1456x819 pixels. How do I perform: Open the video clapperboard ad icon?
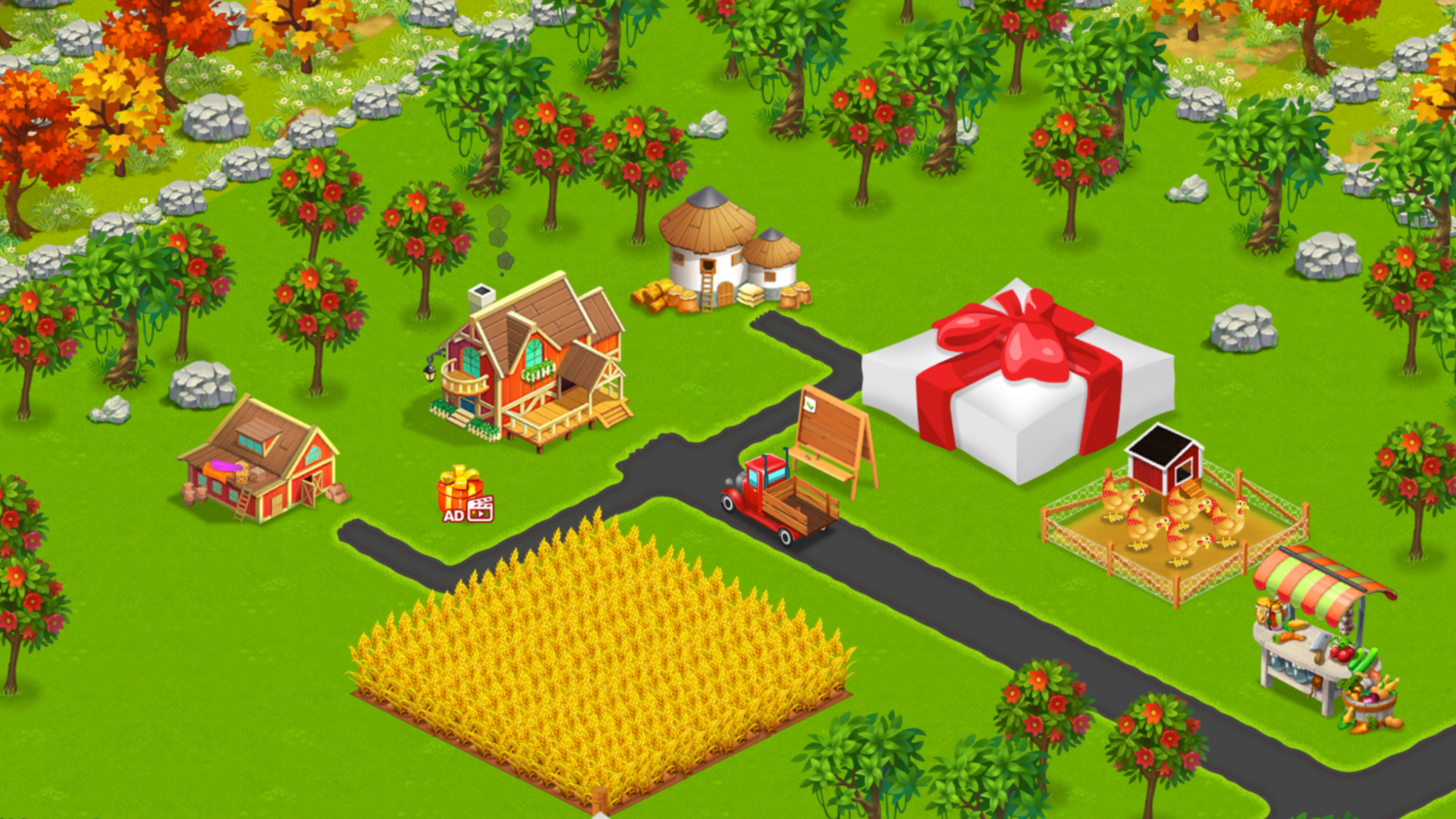pyautogui.click(x=480, y=508)
